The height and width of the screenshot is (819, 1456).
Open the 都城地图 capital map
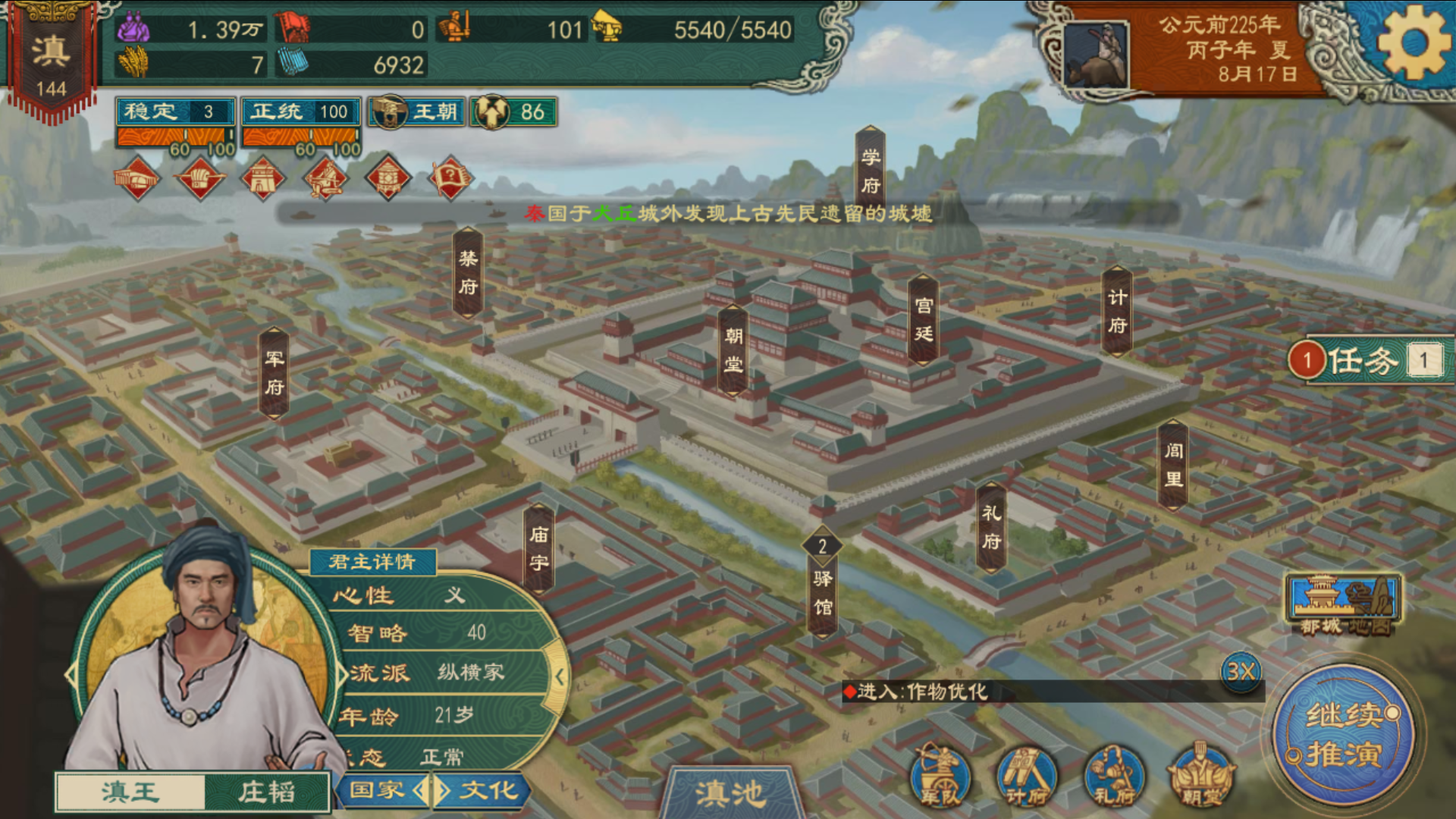point(1343,604)
